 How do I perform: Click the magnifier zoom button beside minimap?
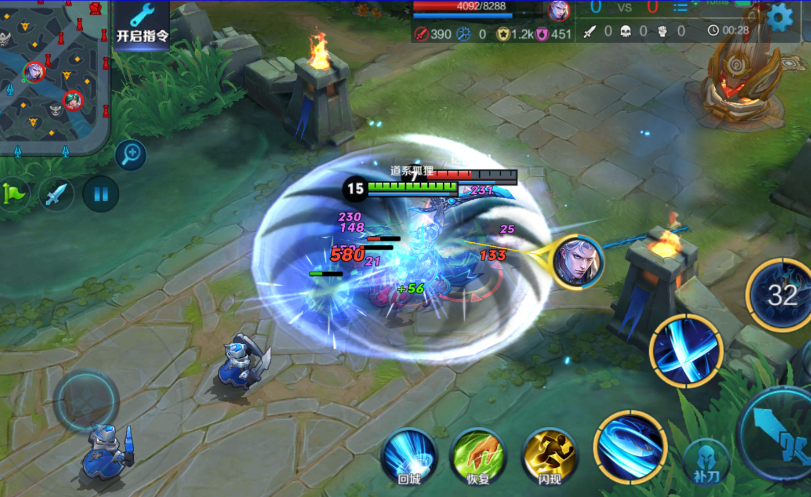(130, 154)
